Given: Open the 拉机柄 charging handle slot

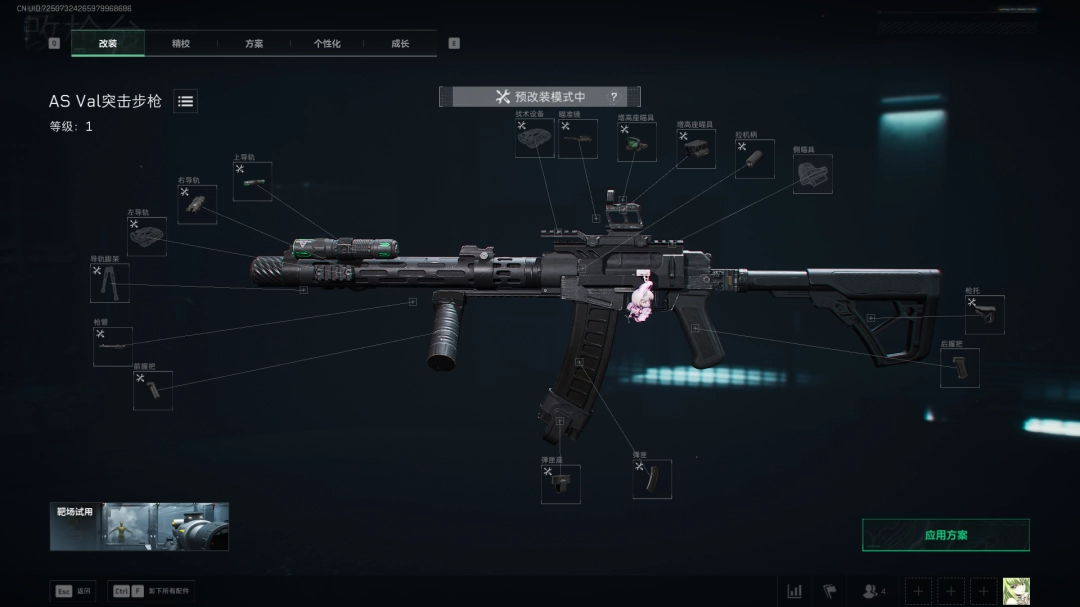Looking at the screenshot, I should (x=754, y=159).
